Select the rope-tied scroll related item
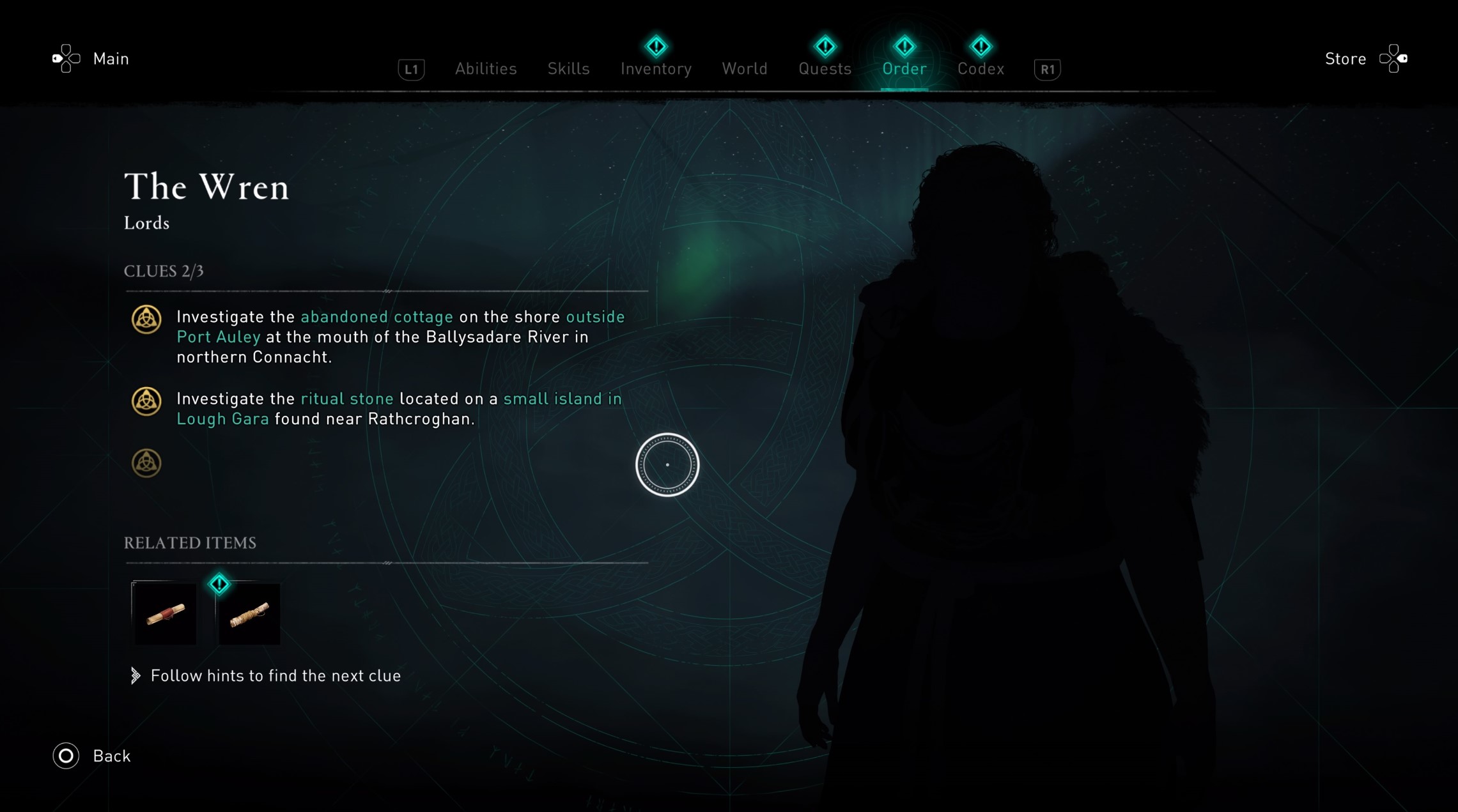Image resolution: width=1458 pixels, height=812 pixels. click(249, 614)
